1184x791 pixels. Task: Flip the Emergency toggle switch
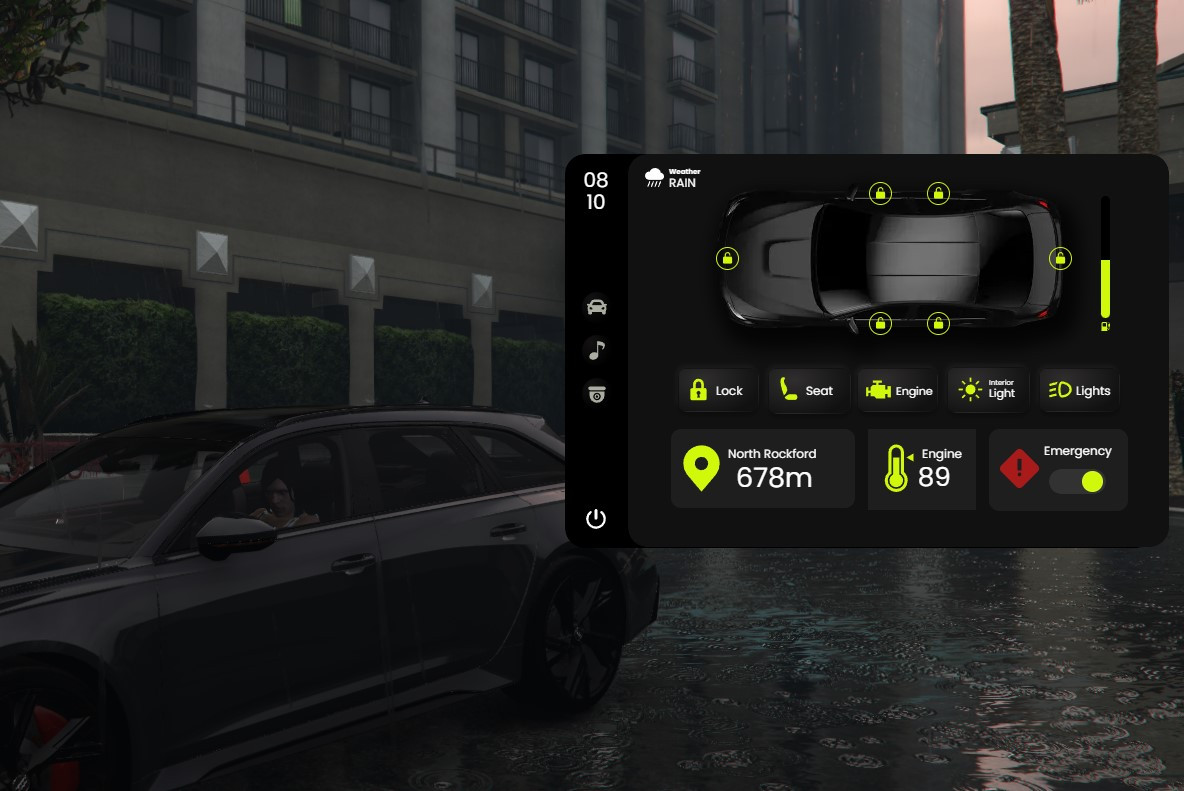[x=1077, y=481]
